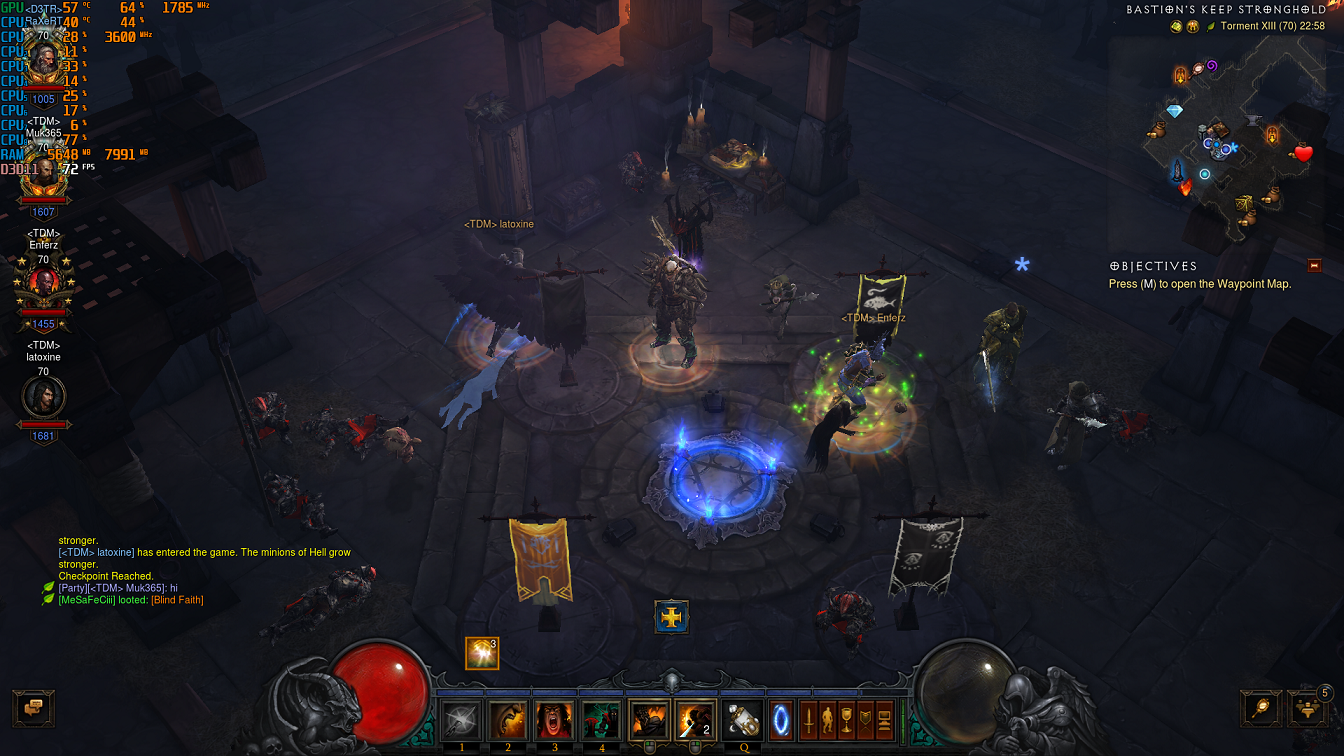Activate the red screaming face skill
Viewport: 1344px width, 756px height.
click(555, 721)
